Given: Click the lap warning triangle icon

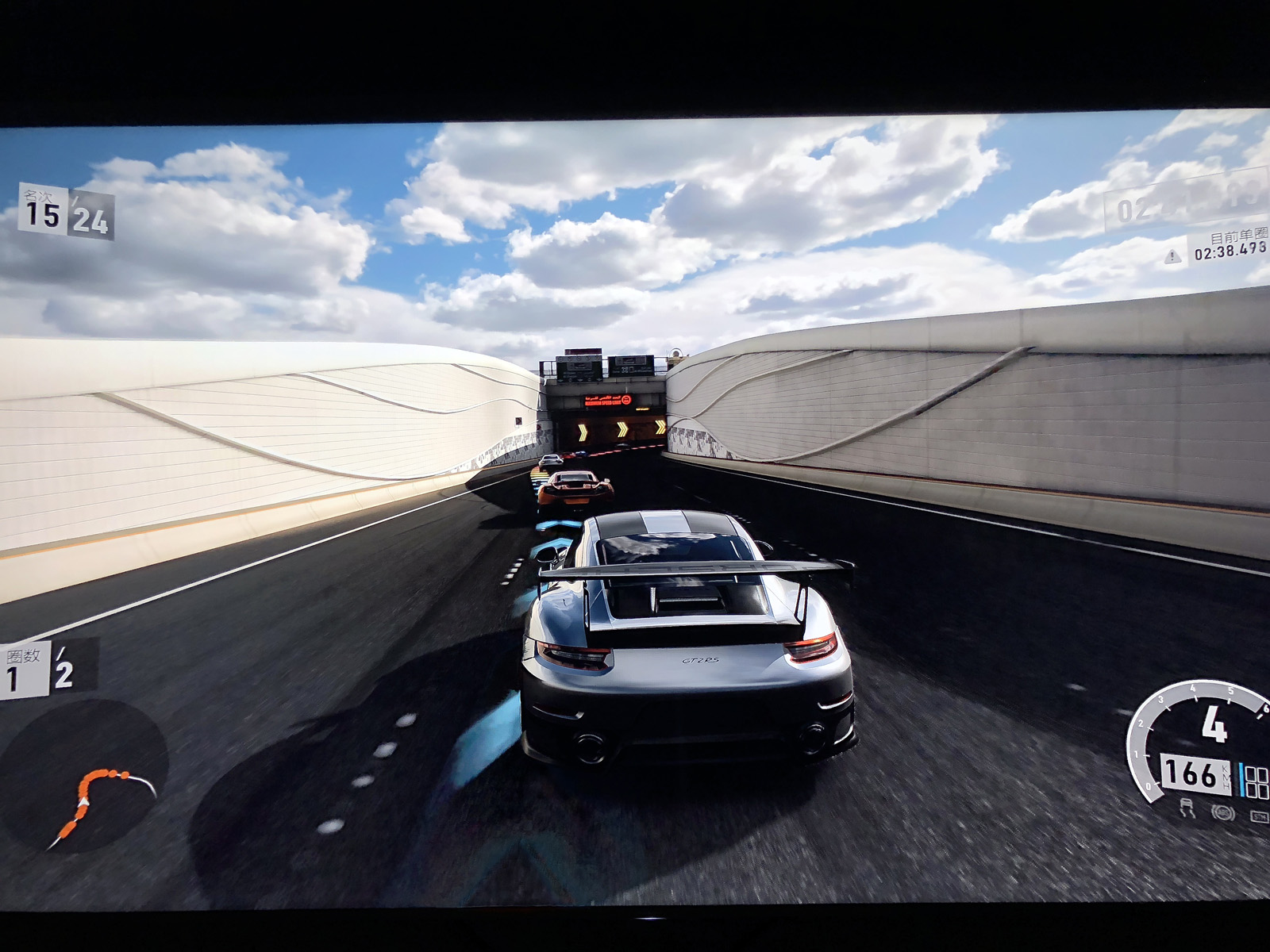Looking at the screenshot, I should [1173, 256].
